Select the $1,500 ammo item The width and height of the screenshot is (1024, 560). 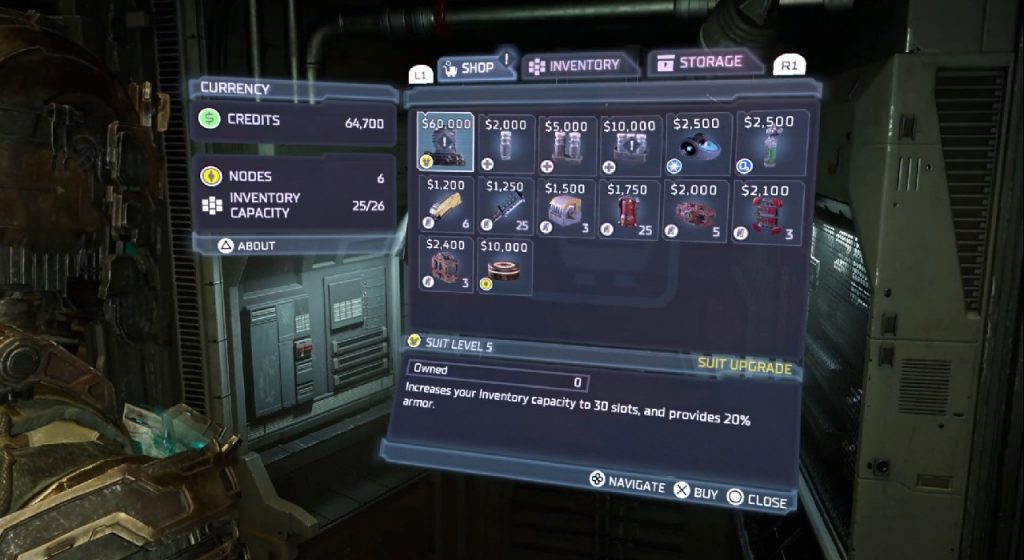[566, 208]
